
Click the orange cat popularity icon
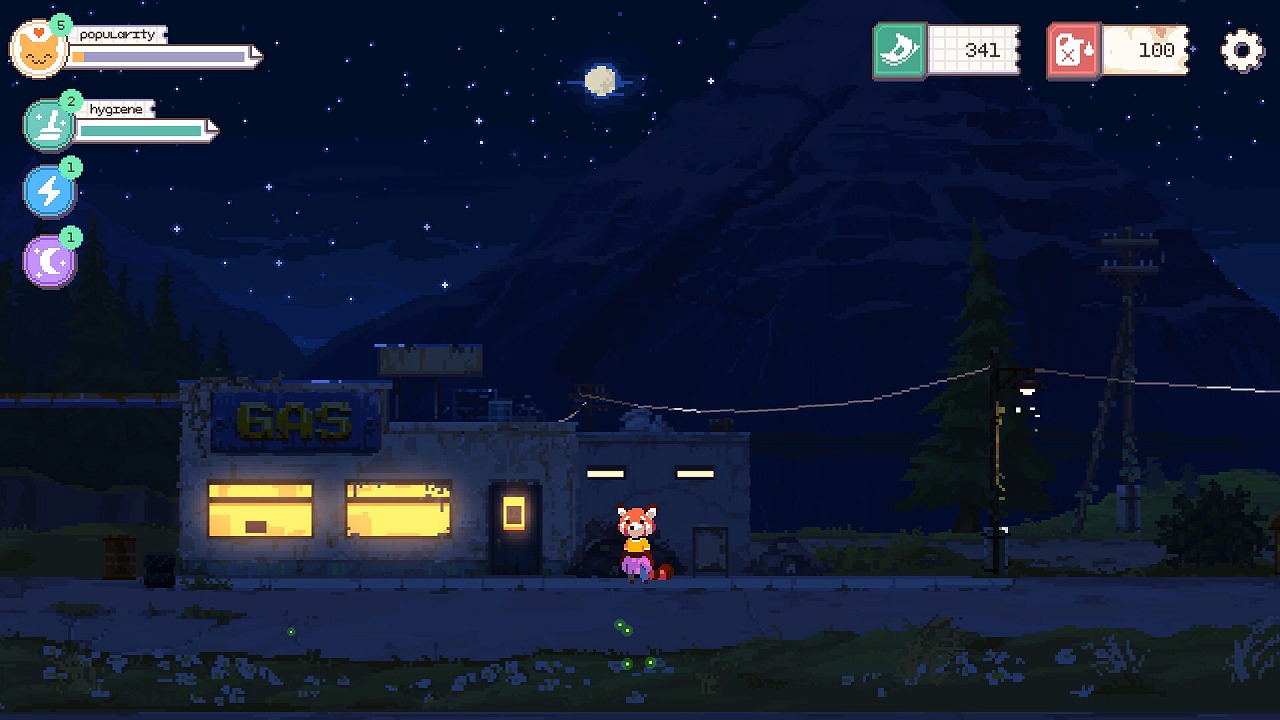pos(38,50)
